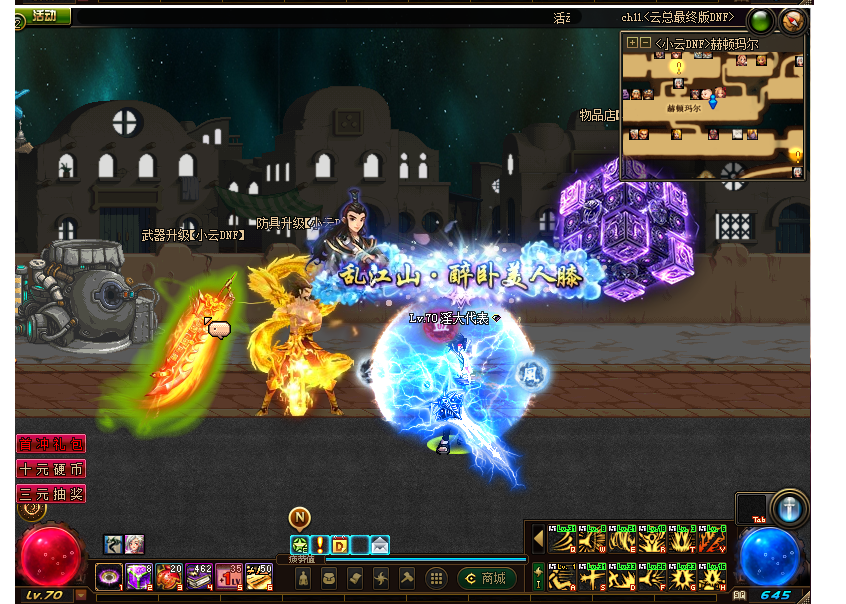Open the hammer icon in the menu bar

(407, 578)
